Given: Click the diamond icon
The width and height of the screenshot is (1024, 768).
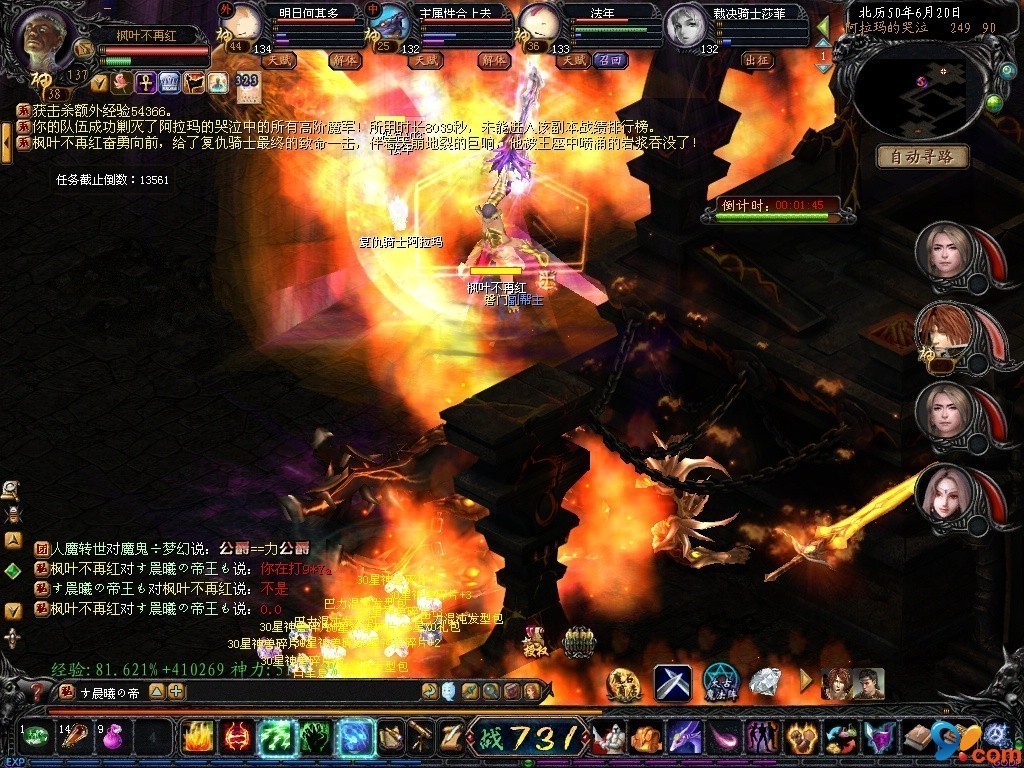Looking at the screenshot, I should [x=765, y=683].
